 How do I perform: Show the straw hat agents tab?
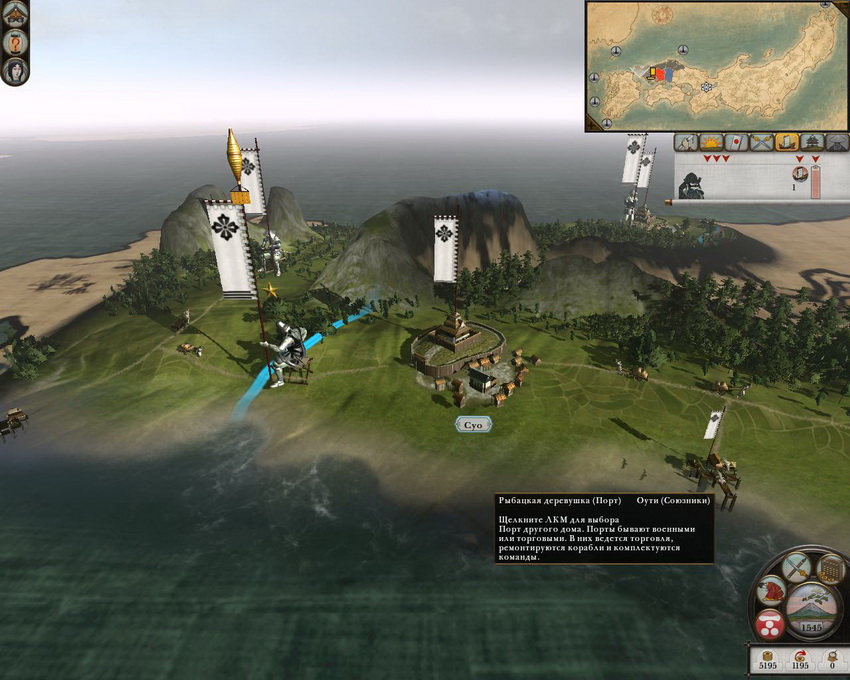(x=836, y=142)
